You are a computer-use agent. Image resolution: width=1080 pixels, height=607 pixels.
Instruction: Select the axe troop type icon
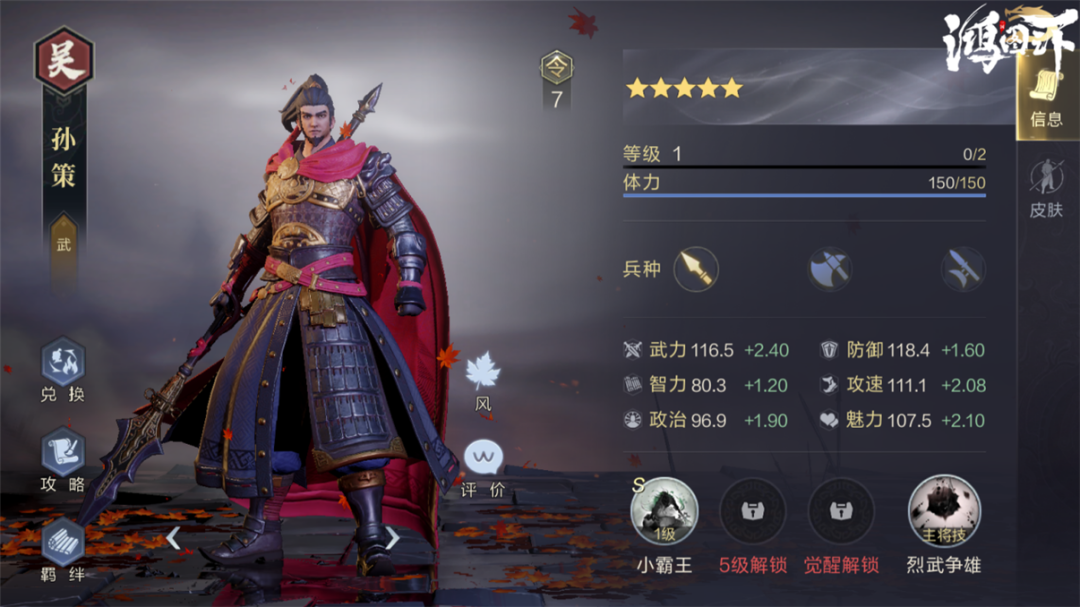(x=830, y=269)
